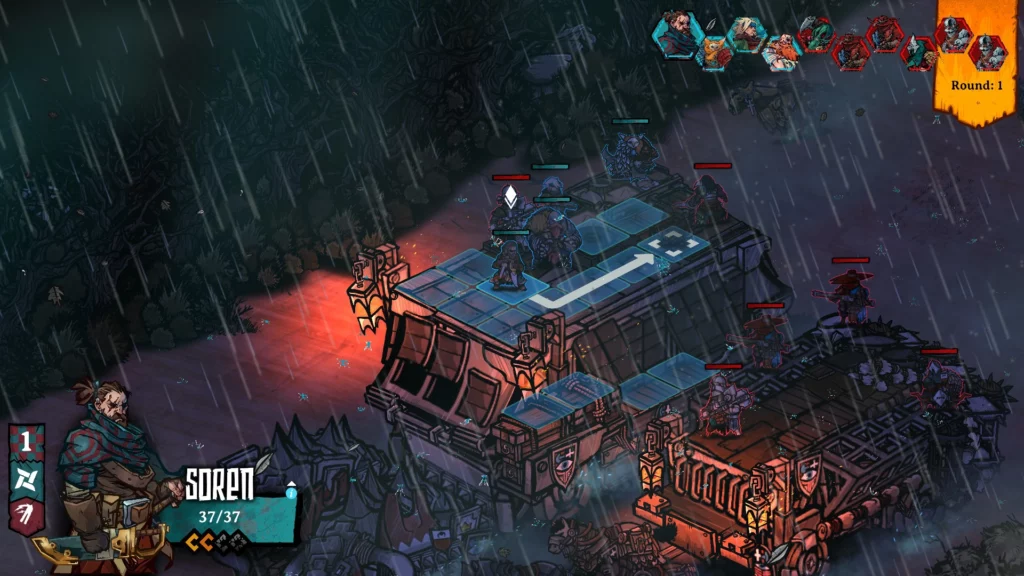
Task: Open Soren's info button
Action: tap(291, 491)
